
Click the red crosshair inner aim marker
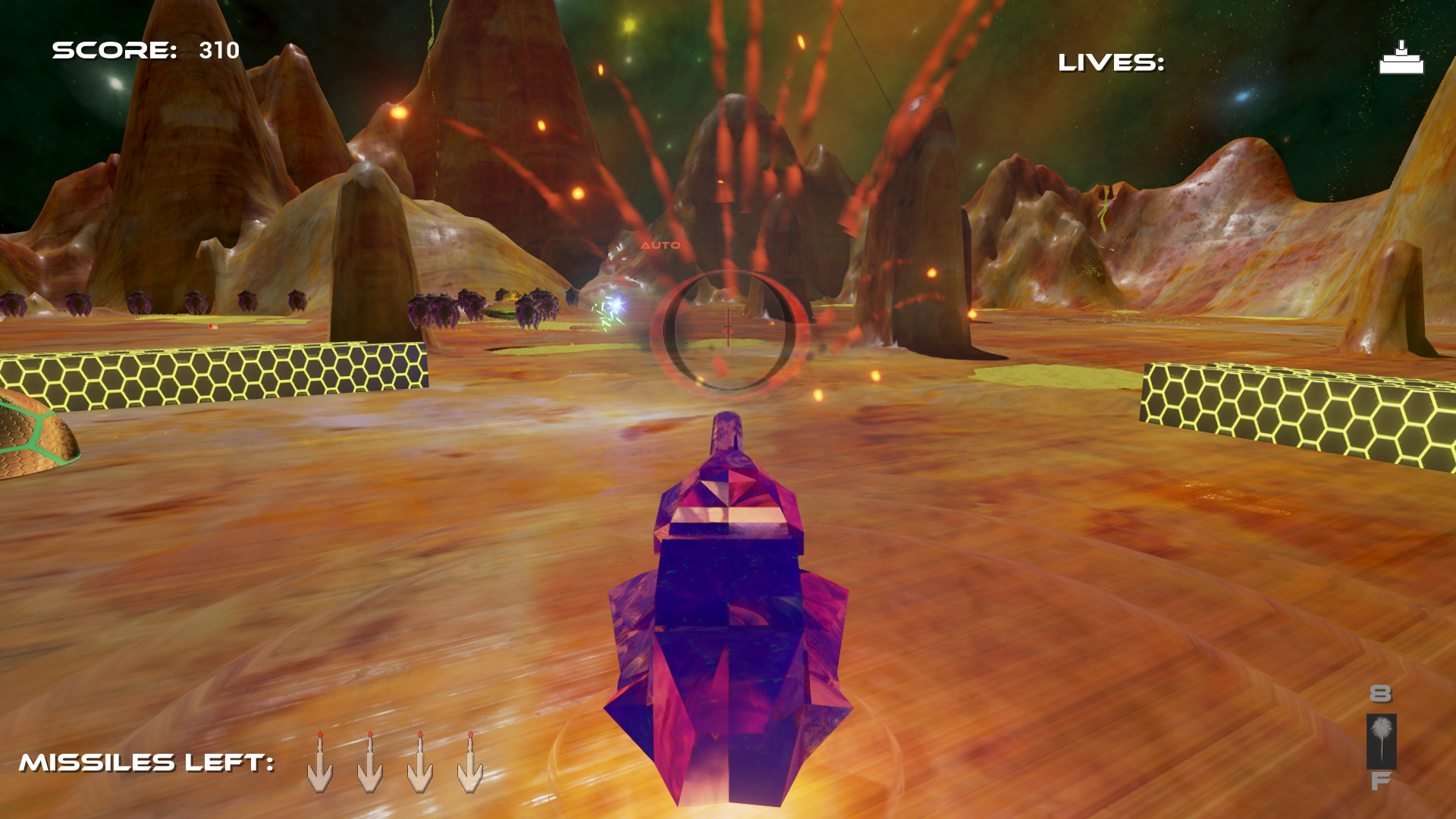[x=726, y=328]
